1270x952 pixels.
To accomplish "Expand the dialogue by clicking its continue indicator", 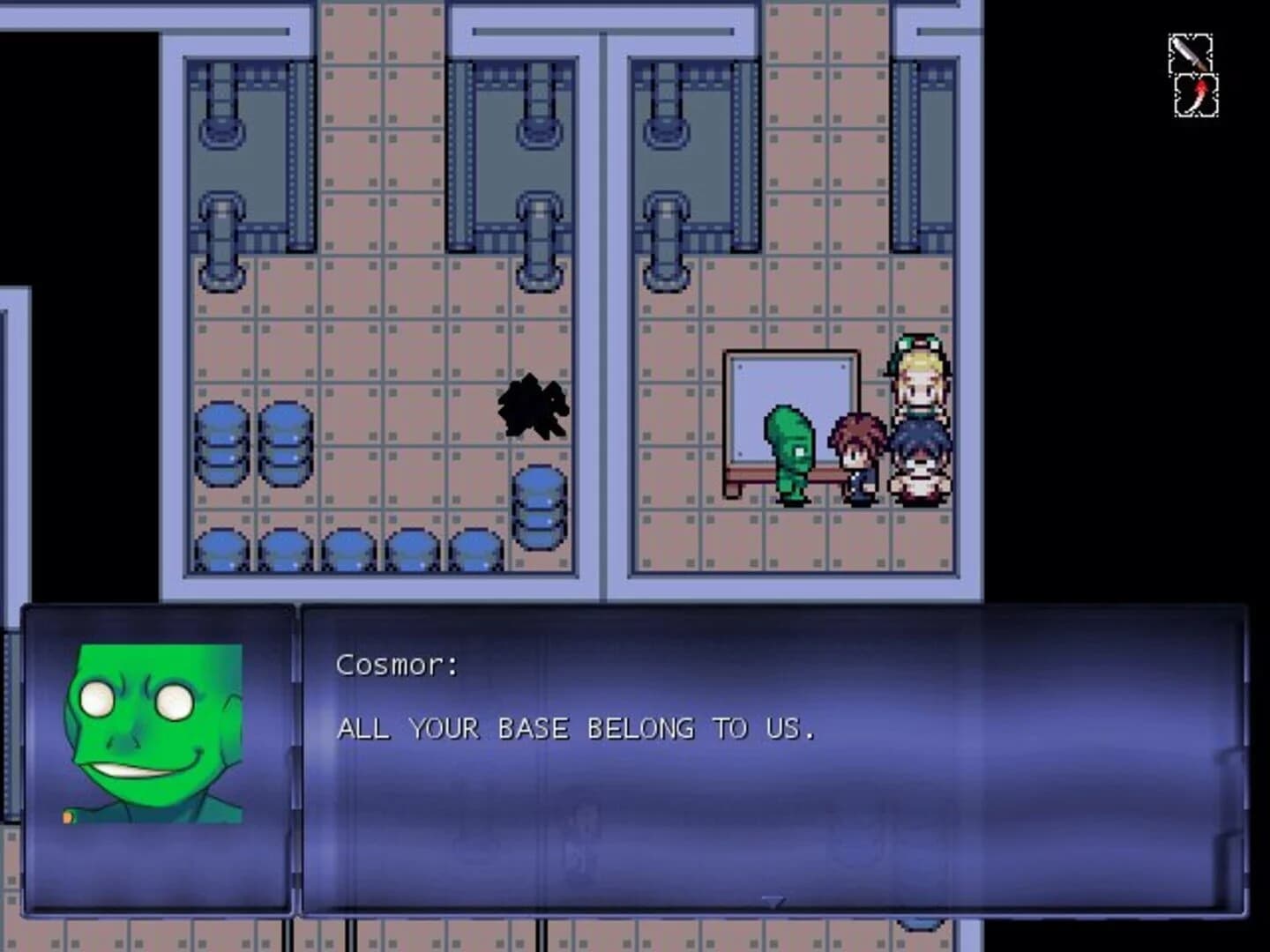I will pos(774,902).
